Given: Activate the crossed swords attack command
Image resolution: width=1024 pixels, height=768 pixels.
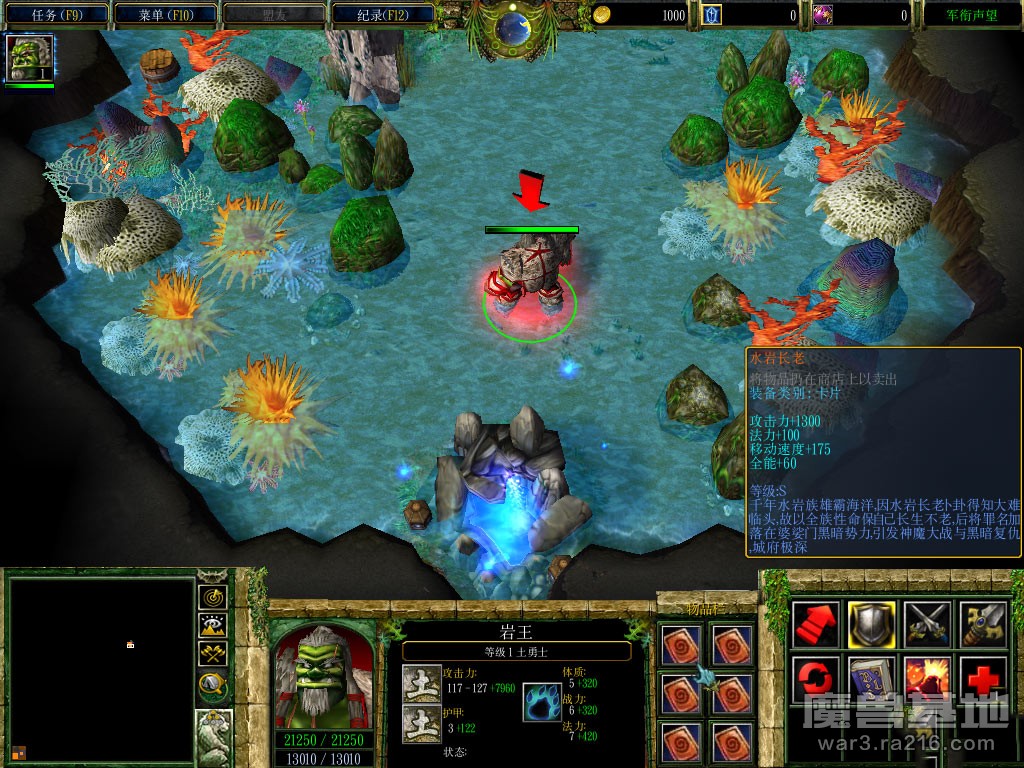Looking at the screenshot, I should (x=927, y=624).
